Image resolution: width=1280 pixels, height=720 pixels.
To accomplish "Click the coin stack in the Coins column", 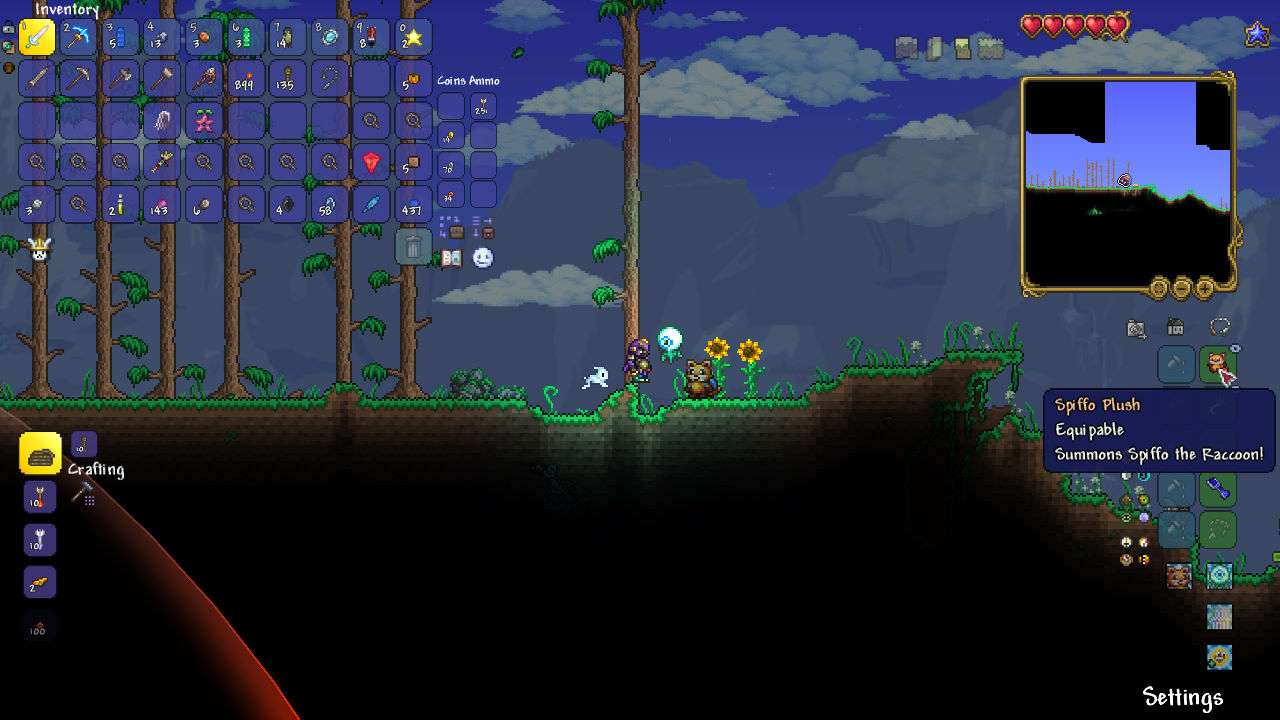I will 449,135.
